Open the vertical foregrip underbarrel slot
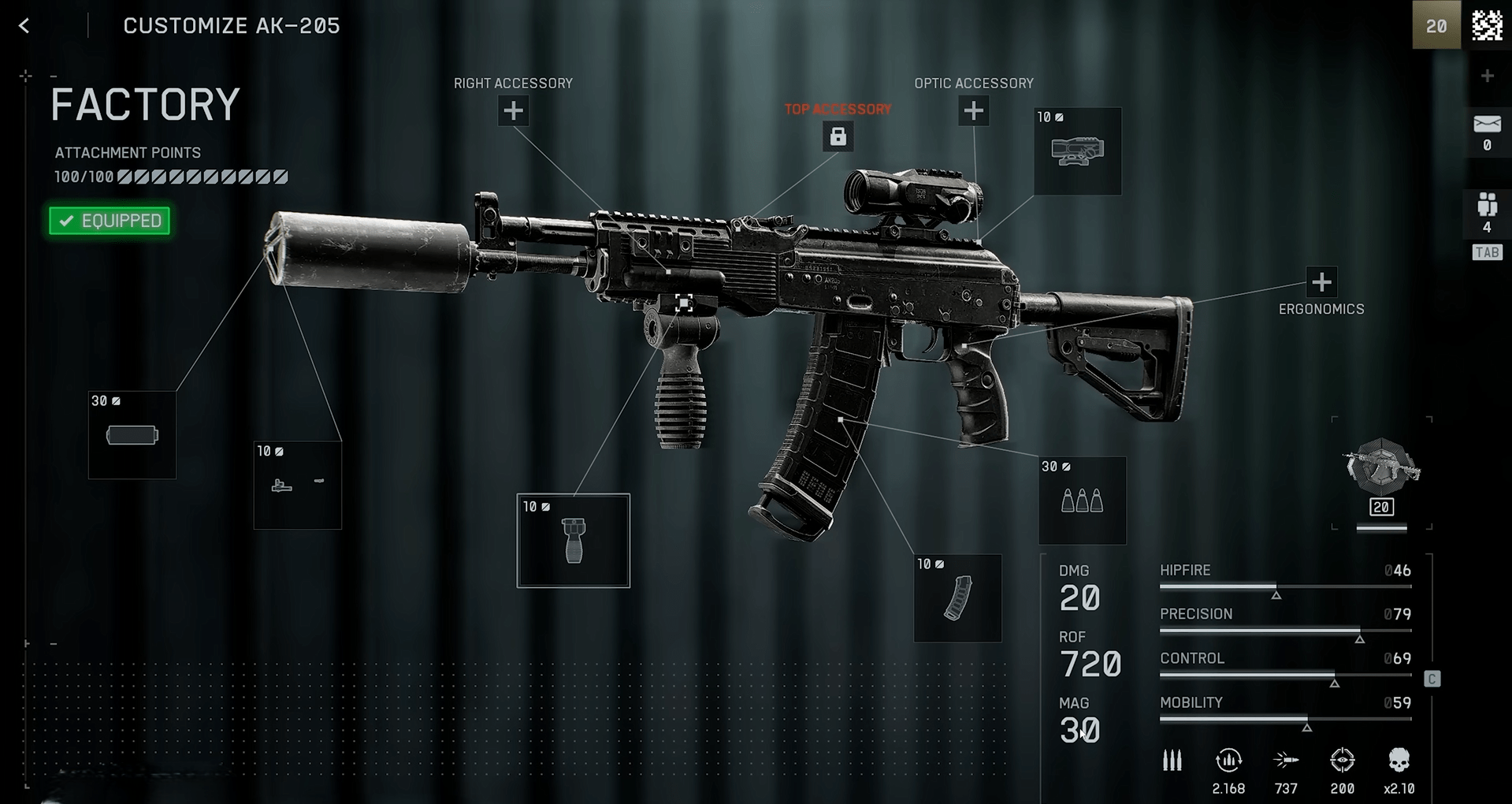This screenshot has width=1512, height=804. (574, 541)
